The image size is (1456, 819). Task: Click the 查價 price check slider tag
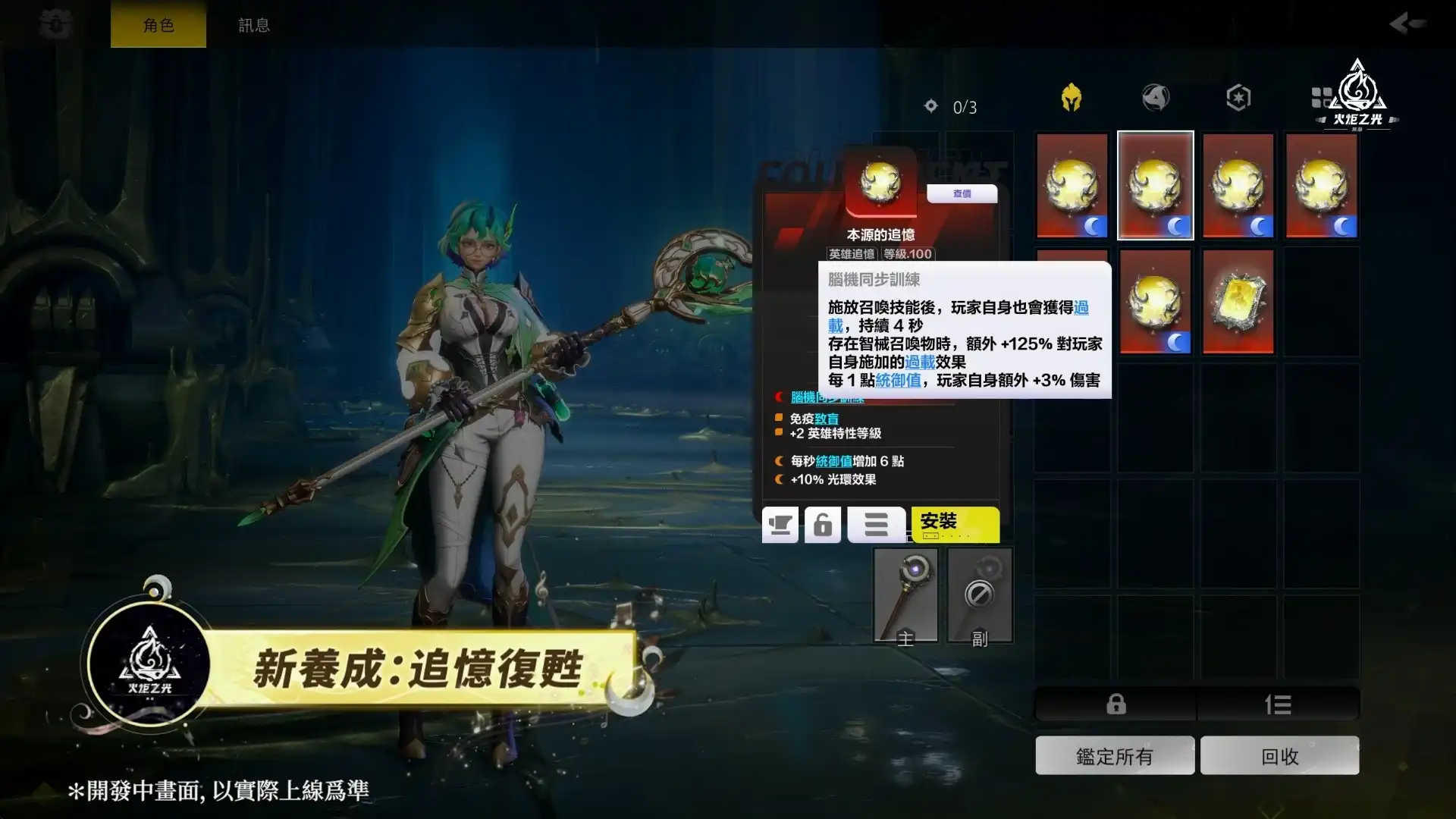(962, 195)
